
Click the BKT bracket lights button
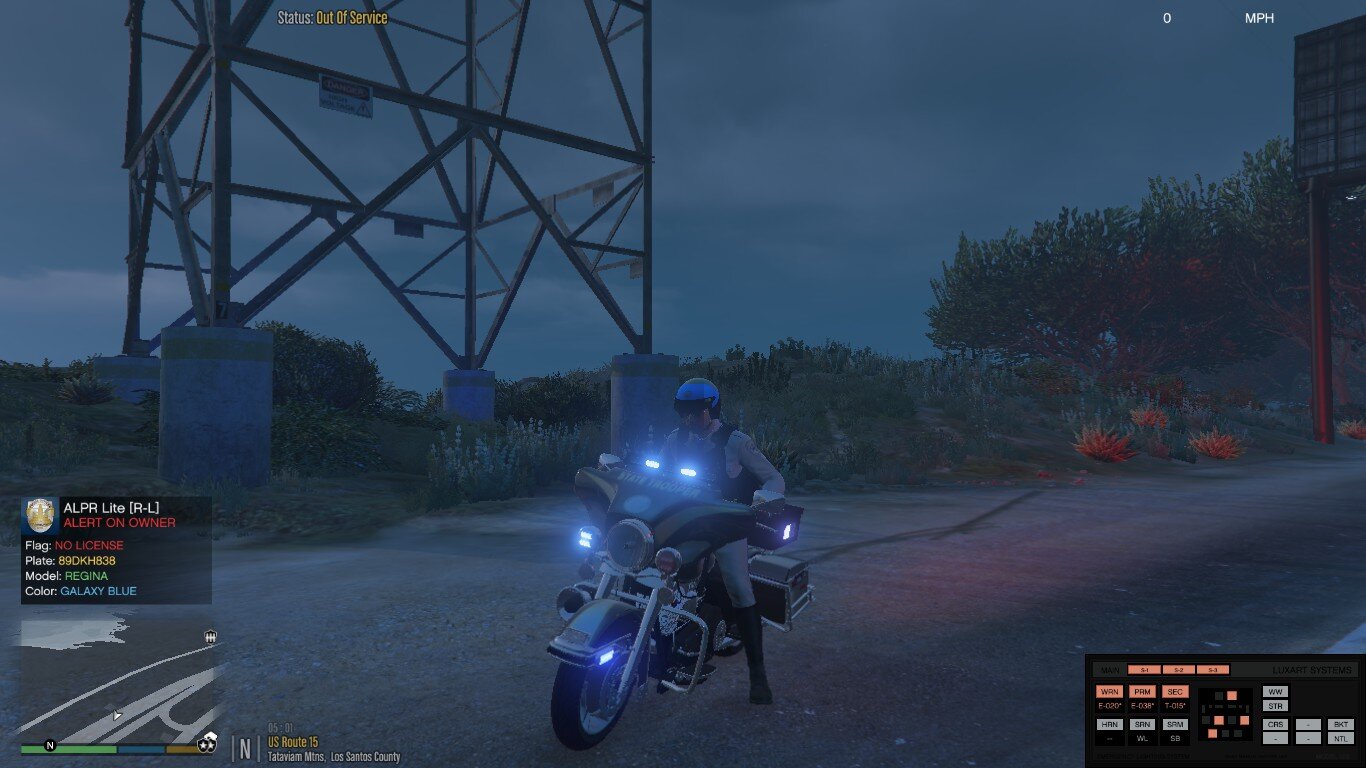pos(1341,724)
